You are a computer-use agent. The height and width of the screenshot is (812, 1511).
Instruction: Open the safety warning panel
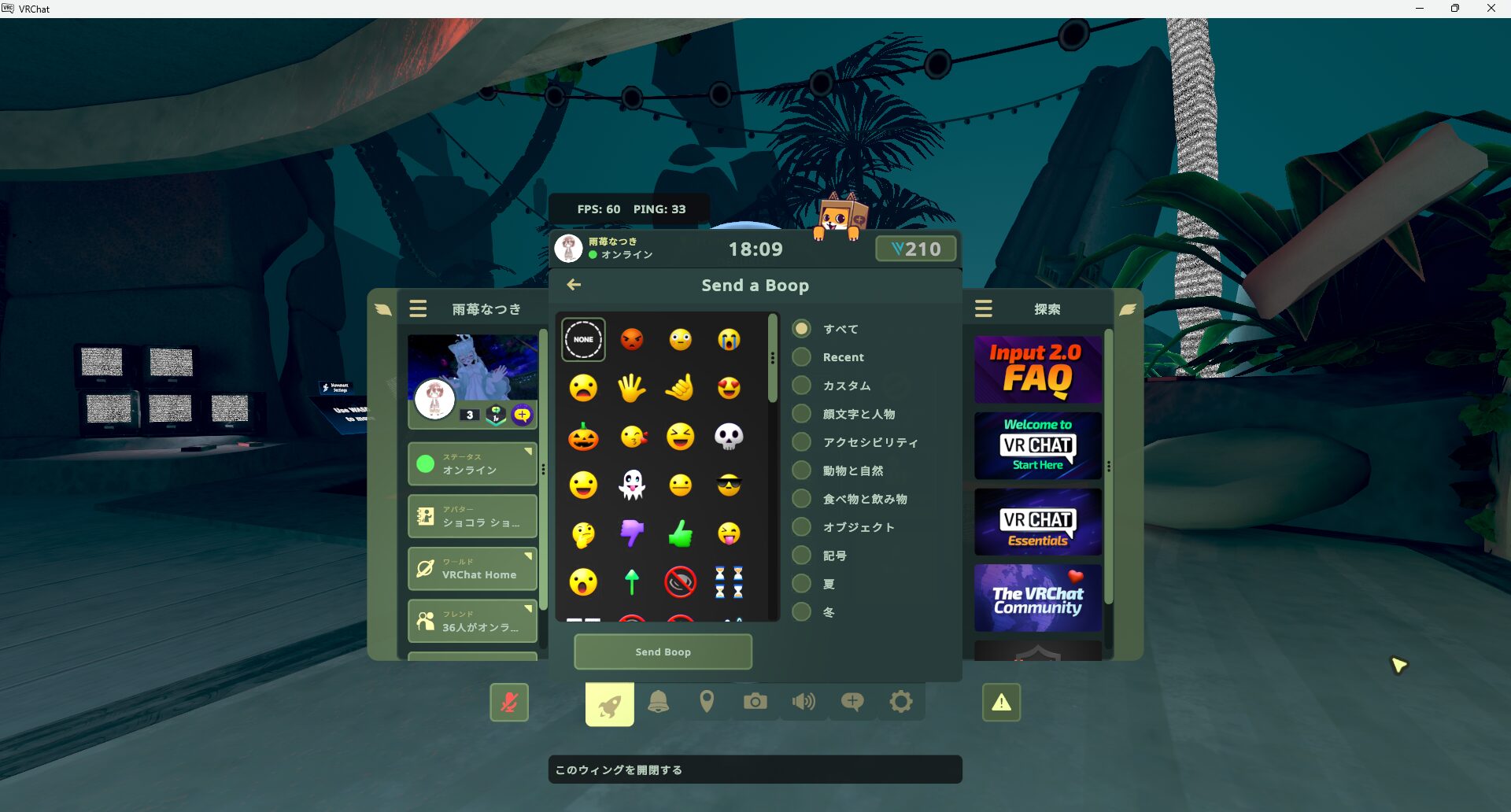[x=1000, y=702]
